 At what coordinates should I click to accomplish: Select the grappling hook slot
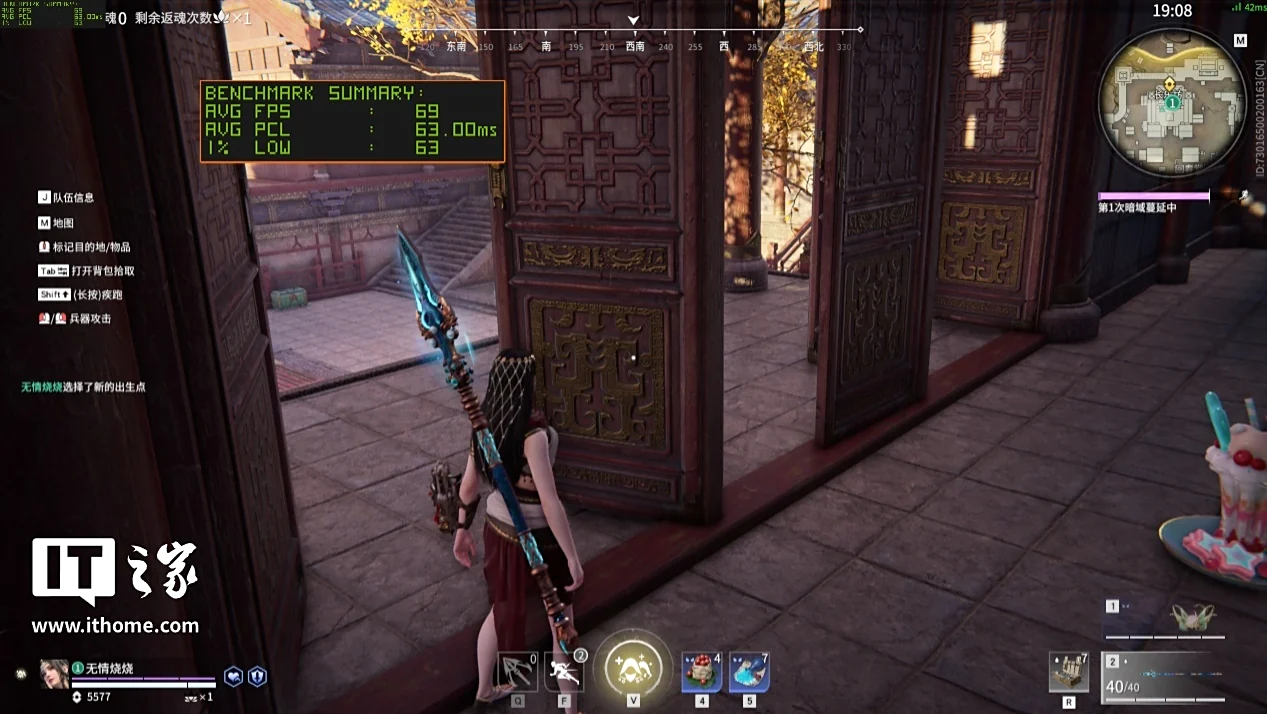point(517,671)
